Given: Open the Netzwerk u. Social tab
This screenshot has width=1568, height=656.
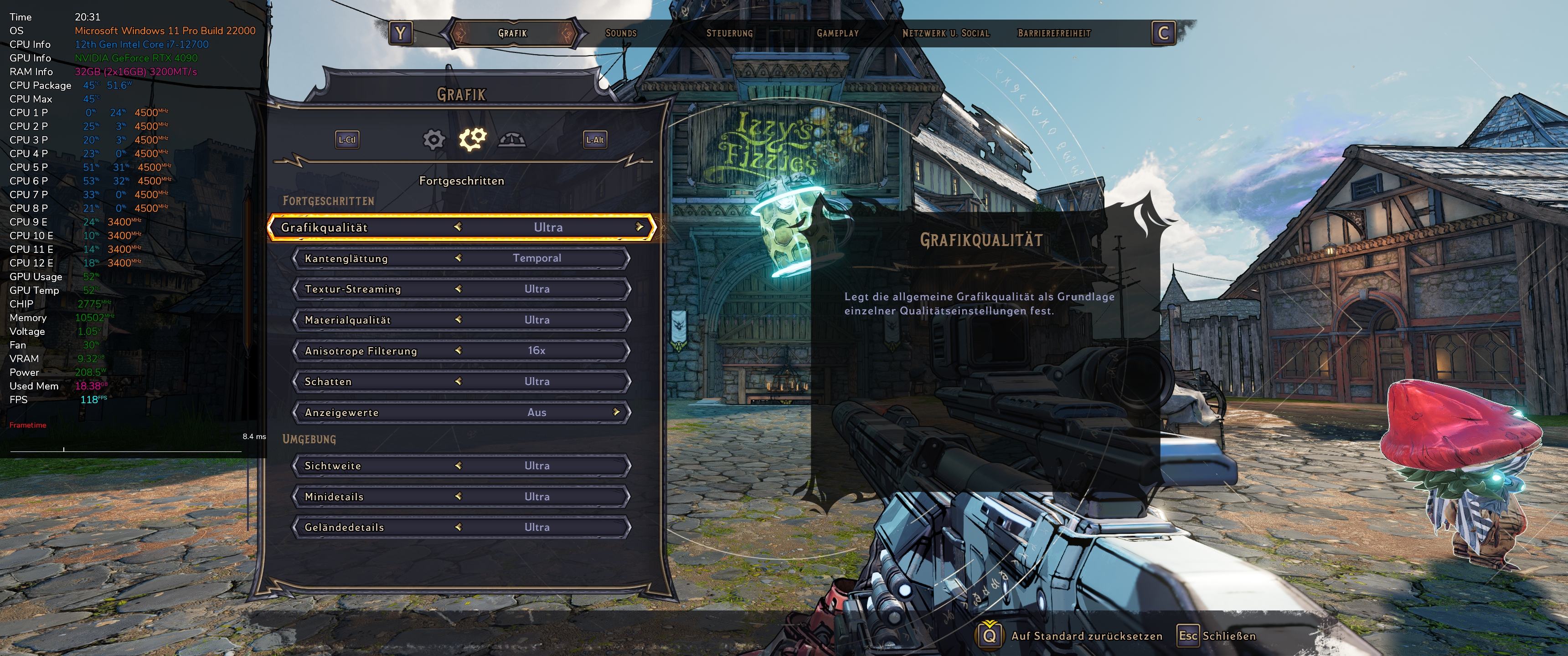Looking at the screenshot, I should [946, 33].
